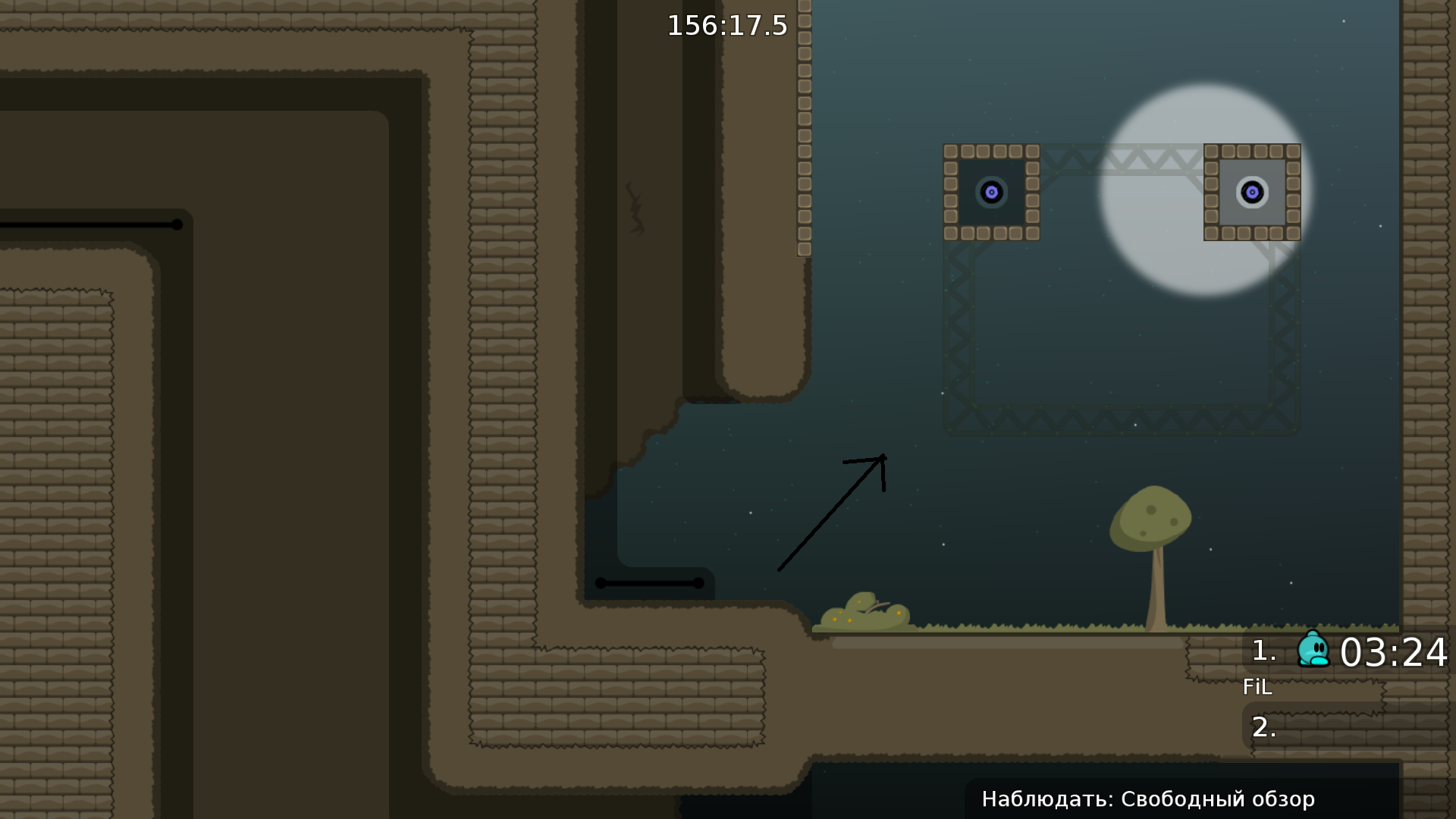Click the laser line with round endpoint near the pit
Screen dimensions: 1456x819
(x=648, y=583)
